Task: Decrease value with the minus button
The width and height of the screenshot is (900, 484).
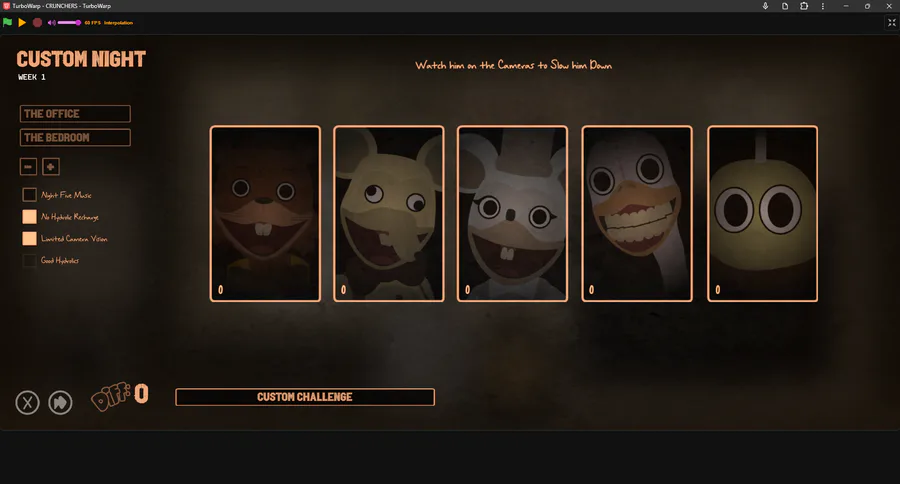Action: tap(29, 167)
